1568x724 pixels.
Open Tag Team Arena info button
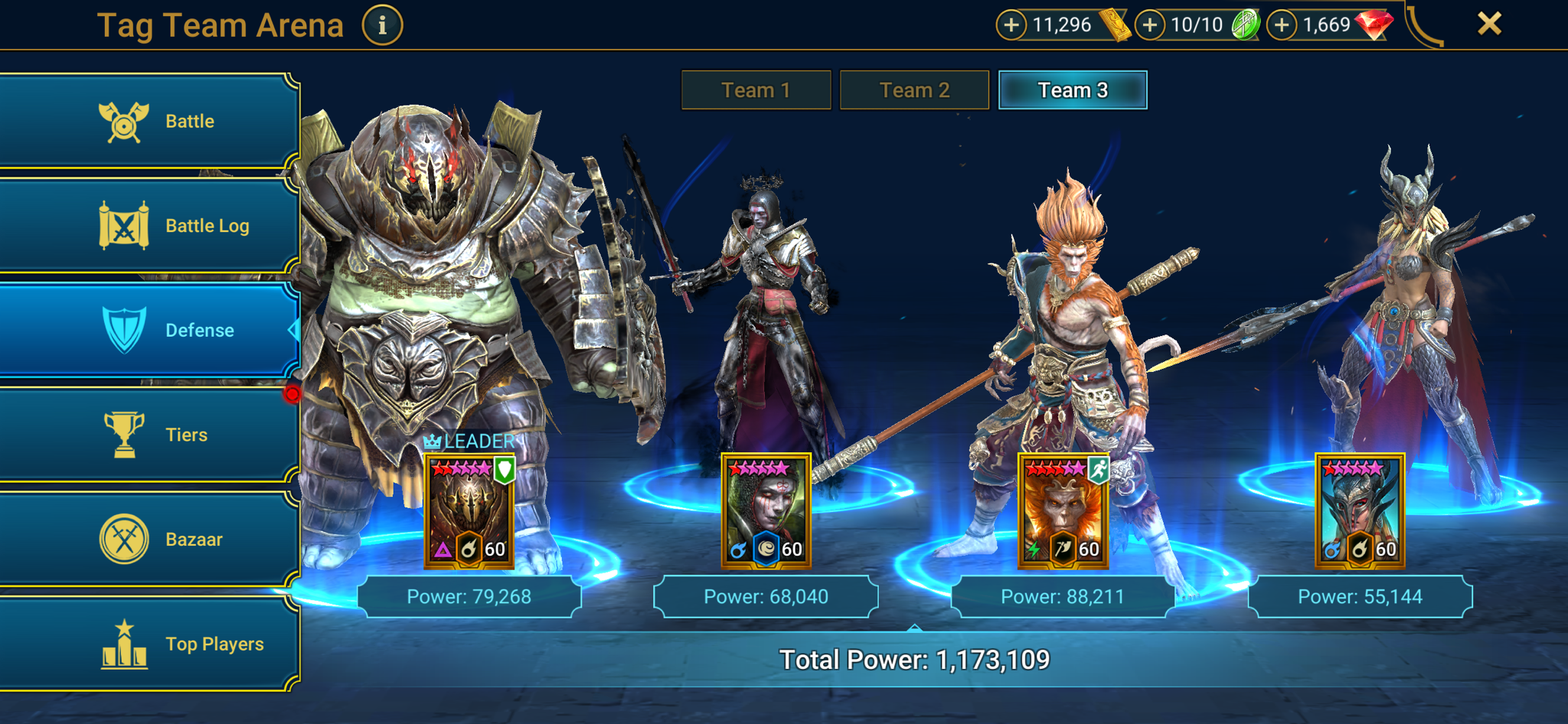tap(382, 25)
